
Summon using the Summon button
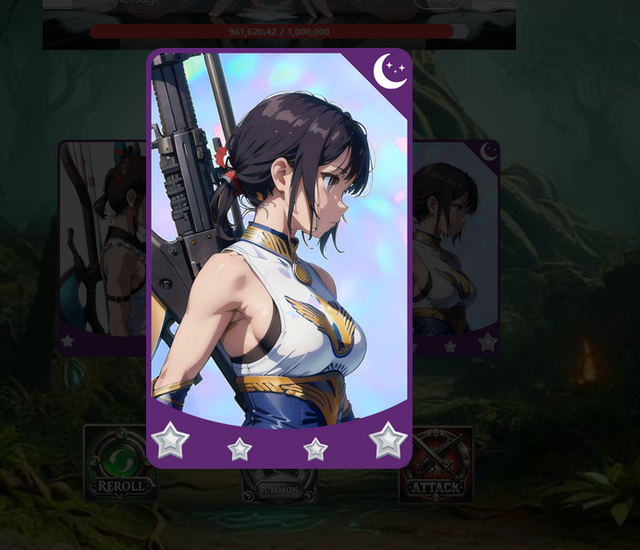point(279,486)
